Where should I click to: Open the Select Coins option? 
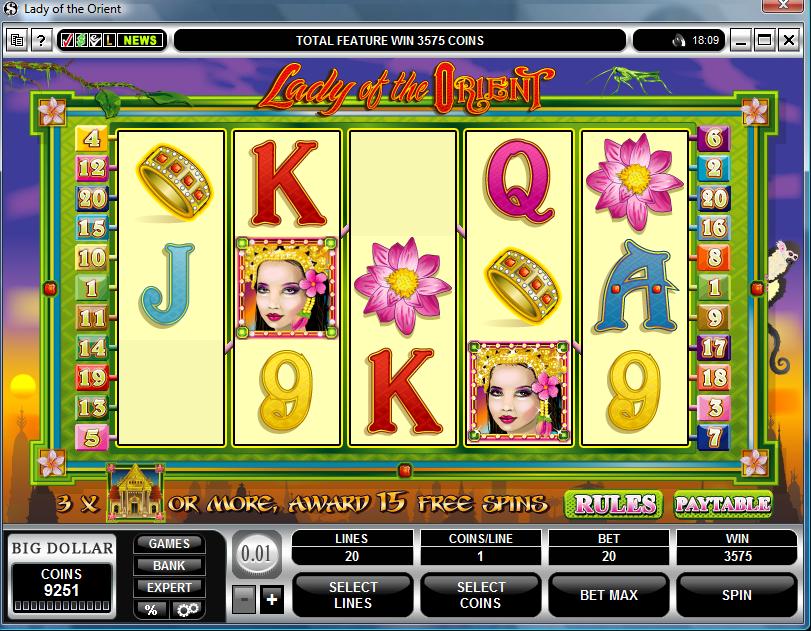pyautogui.click(x=481, y=595)
